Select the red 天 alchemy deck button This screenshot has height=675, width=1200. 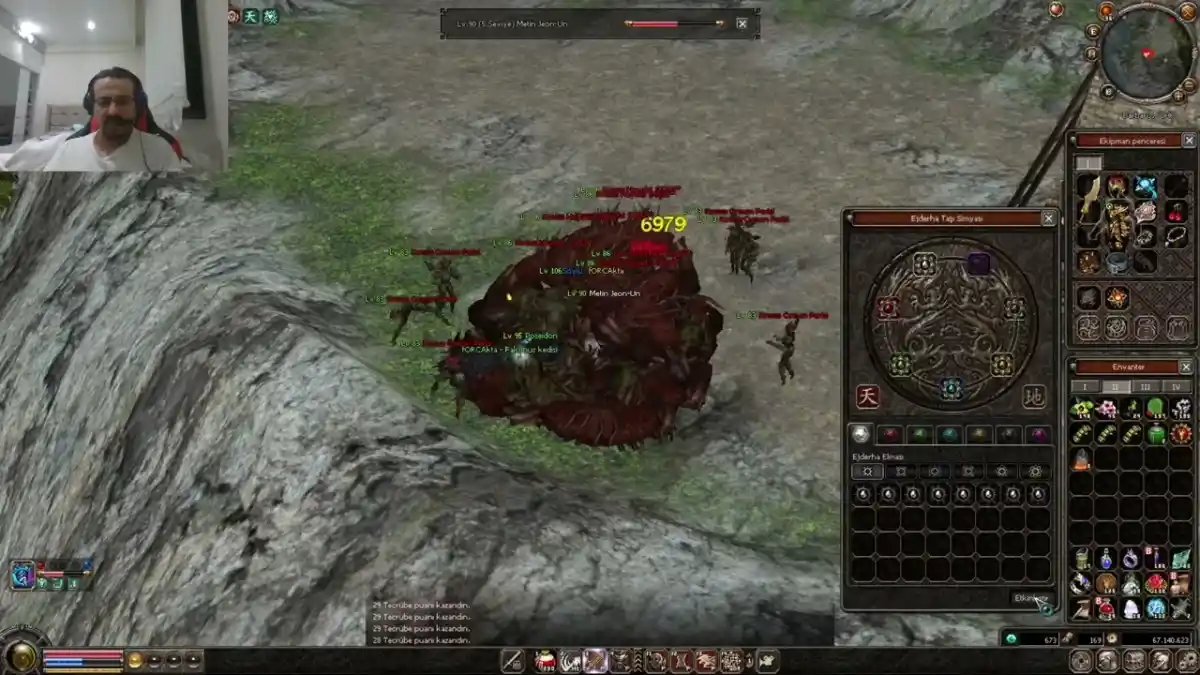(x=867, y=397)
